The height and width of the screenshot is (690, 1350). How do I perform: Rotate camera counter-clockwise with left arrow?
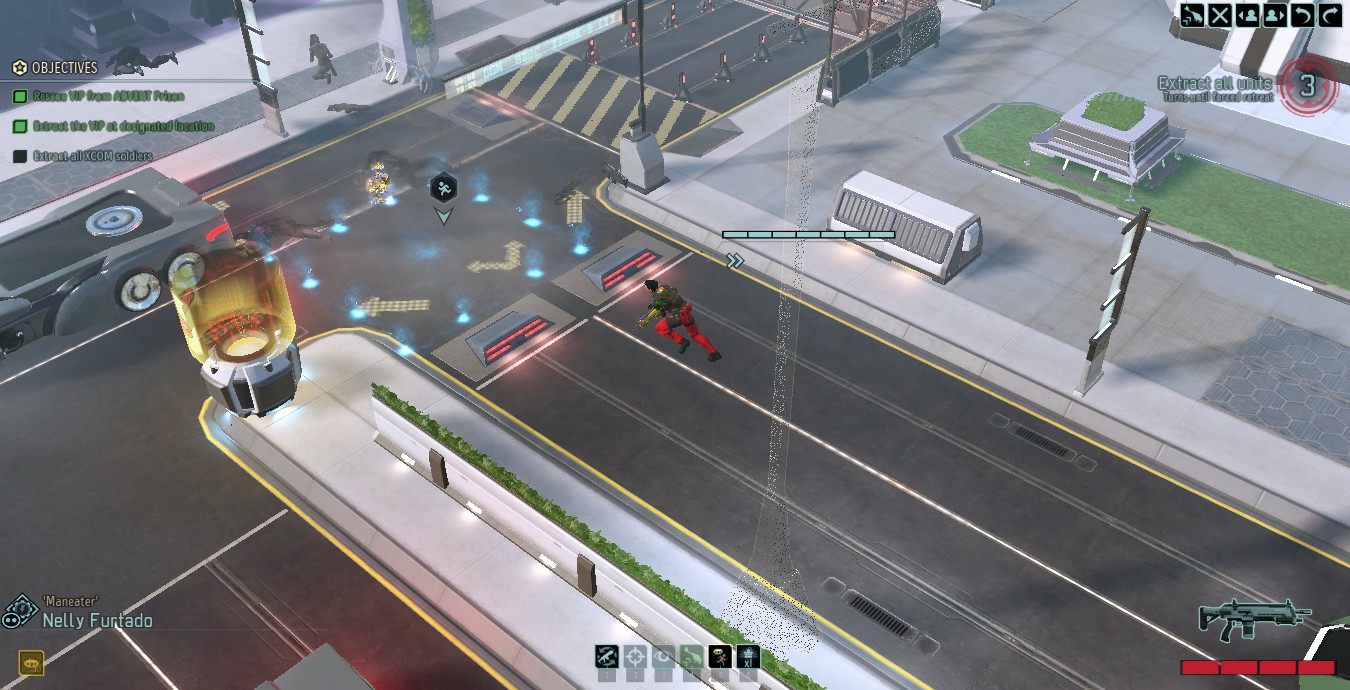pos(1303,14)
